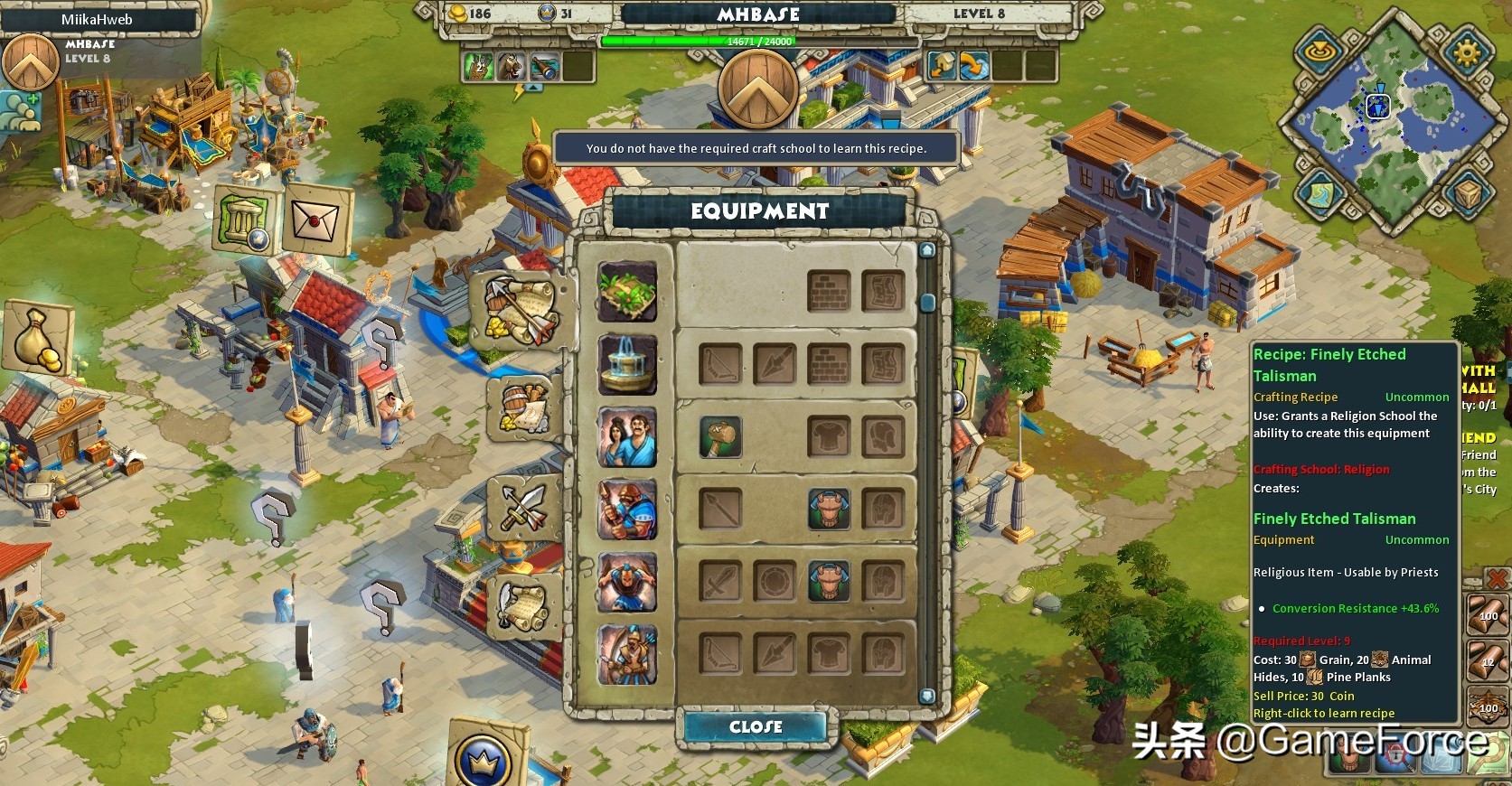The width and height of the screenshot is (1512, 786).
Task: Click the return-home house arrow button
Action: point(943,66)
